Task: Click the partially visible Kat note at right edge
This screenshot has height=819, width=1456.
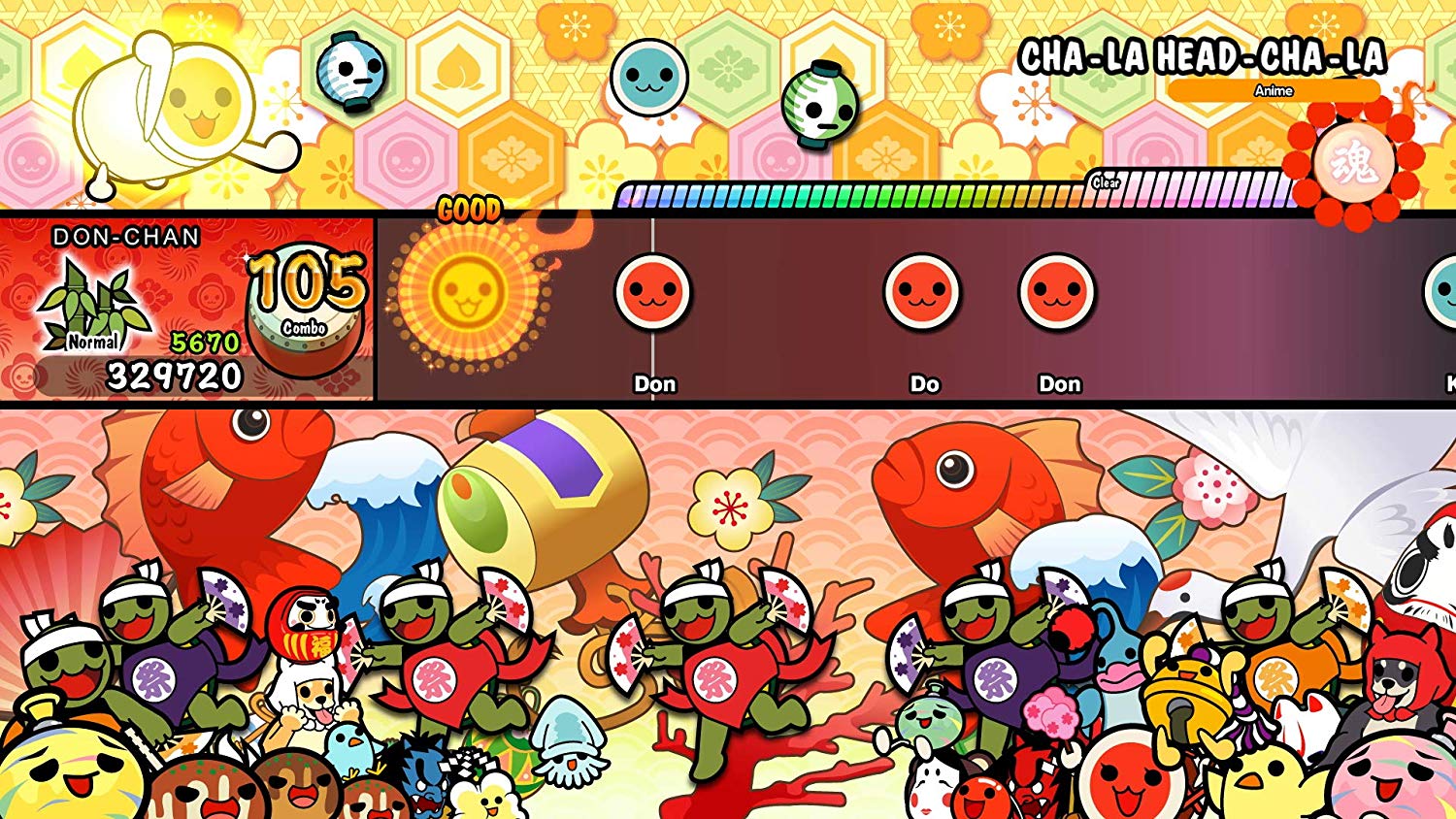Action: pos(1448,291)
